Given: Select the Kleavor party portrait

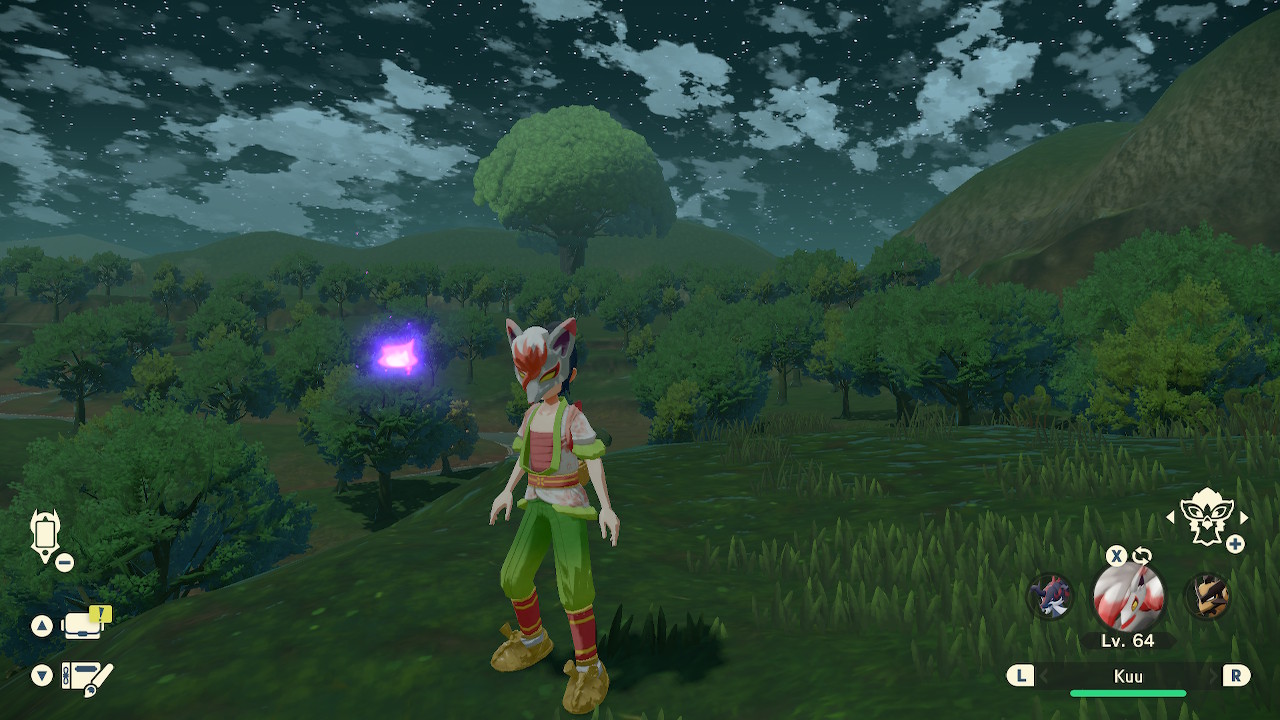Looking at the screenshot, I should pos(1206,597).
